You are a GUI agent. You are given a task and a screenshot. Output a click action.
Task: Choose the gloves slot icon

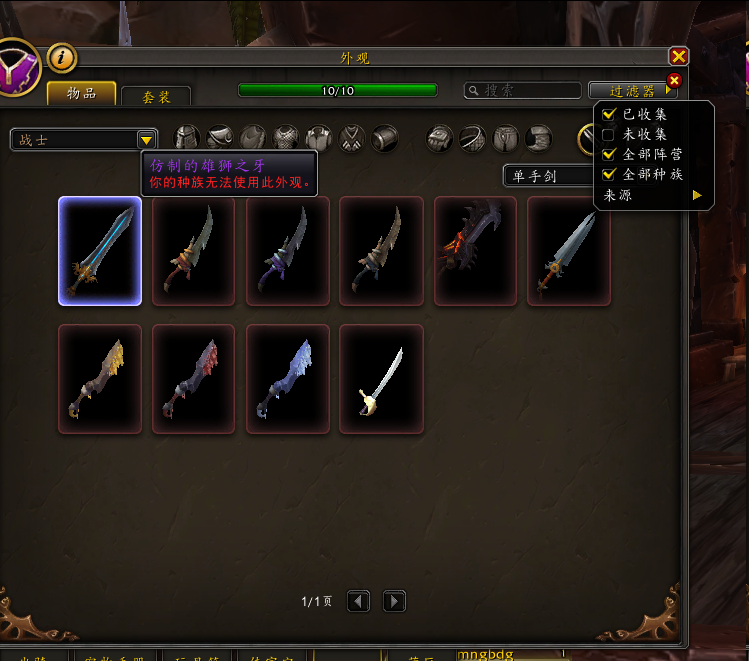pos(439,138)
